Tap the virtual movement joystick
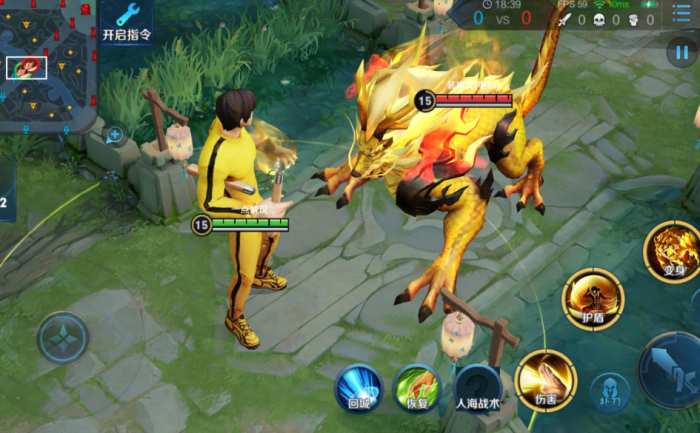The height and width of the screenshot is (433, 700). [x=63, y=338]
